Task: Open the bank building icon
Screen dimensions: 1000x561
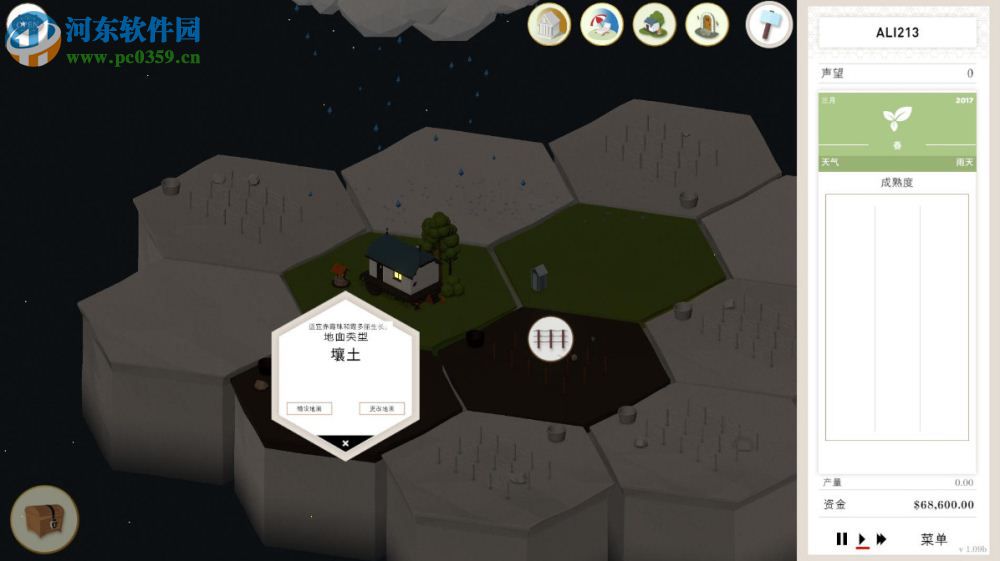Action: (x=549, y=24)
